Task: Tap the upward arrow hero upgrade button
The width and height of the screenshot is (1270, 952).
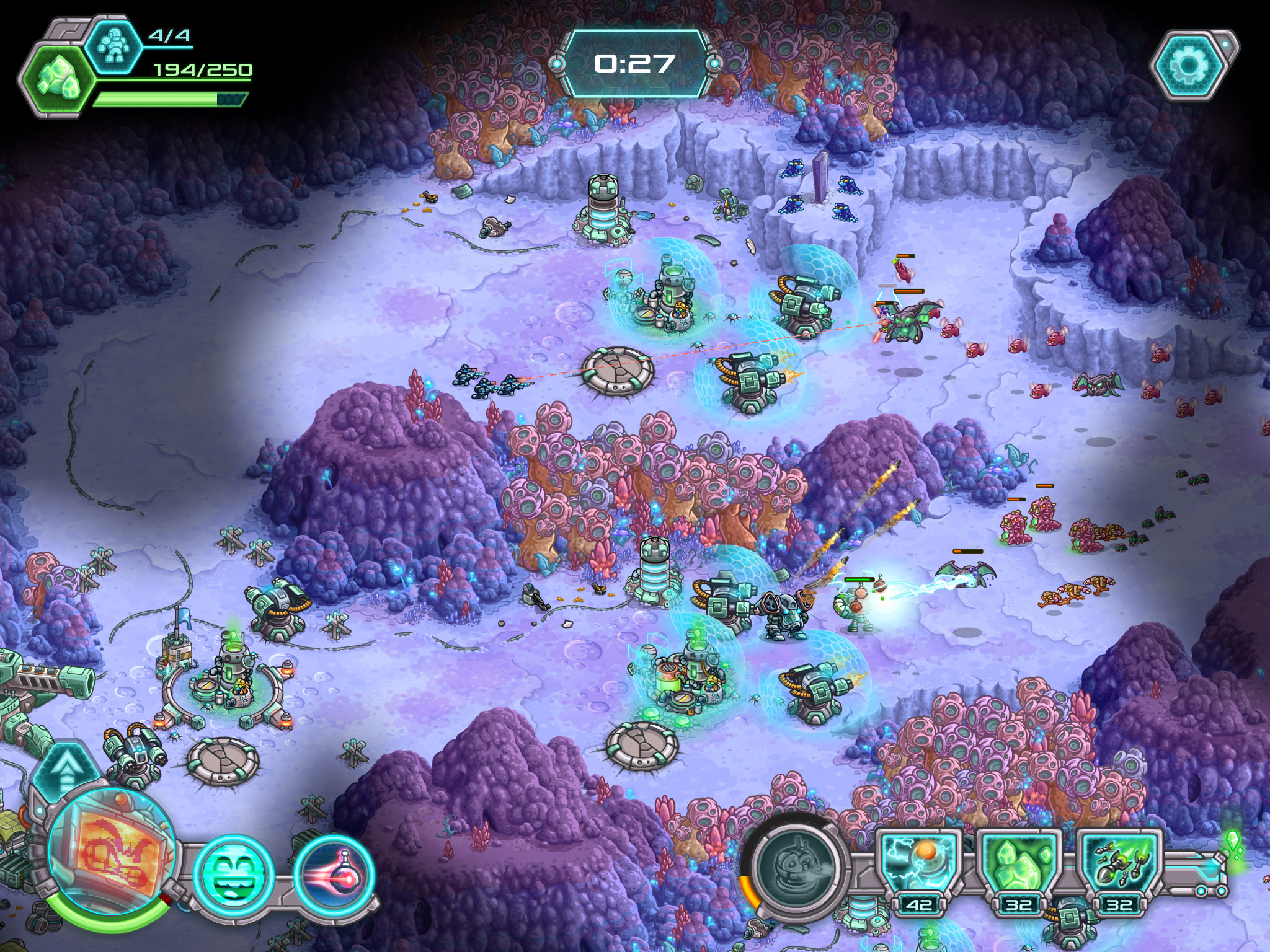Action: [64, 770]
